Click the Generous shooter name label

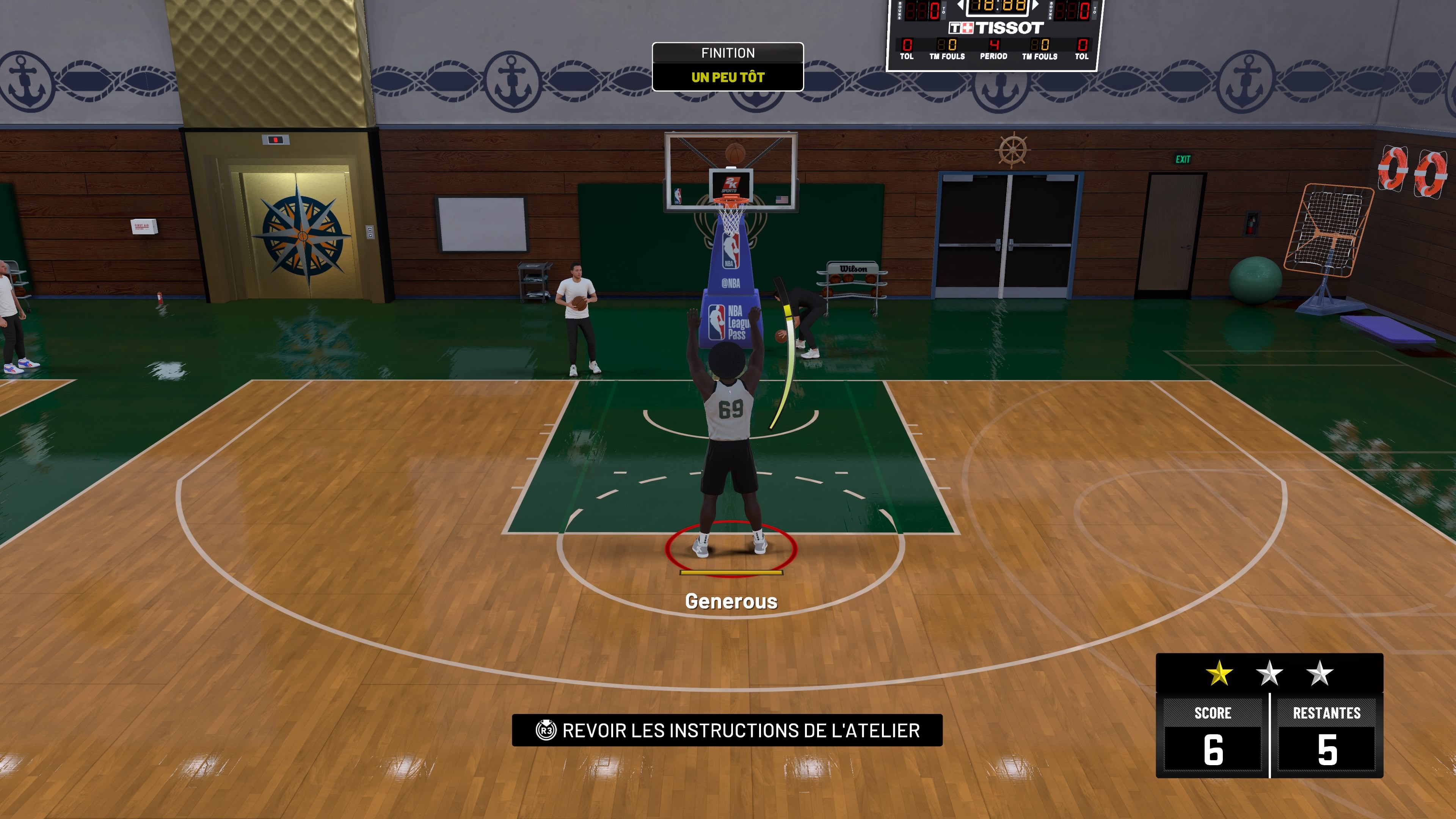pos(732,601)
